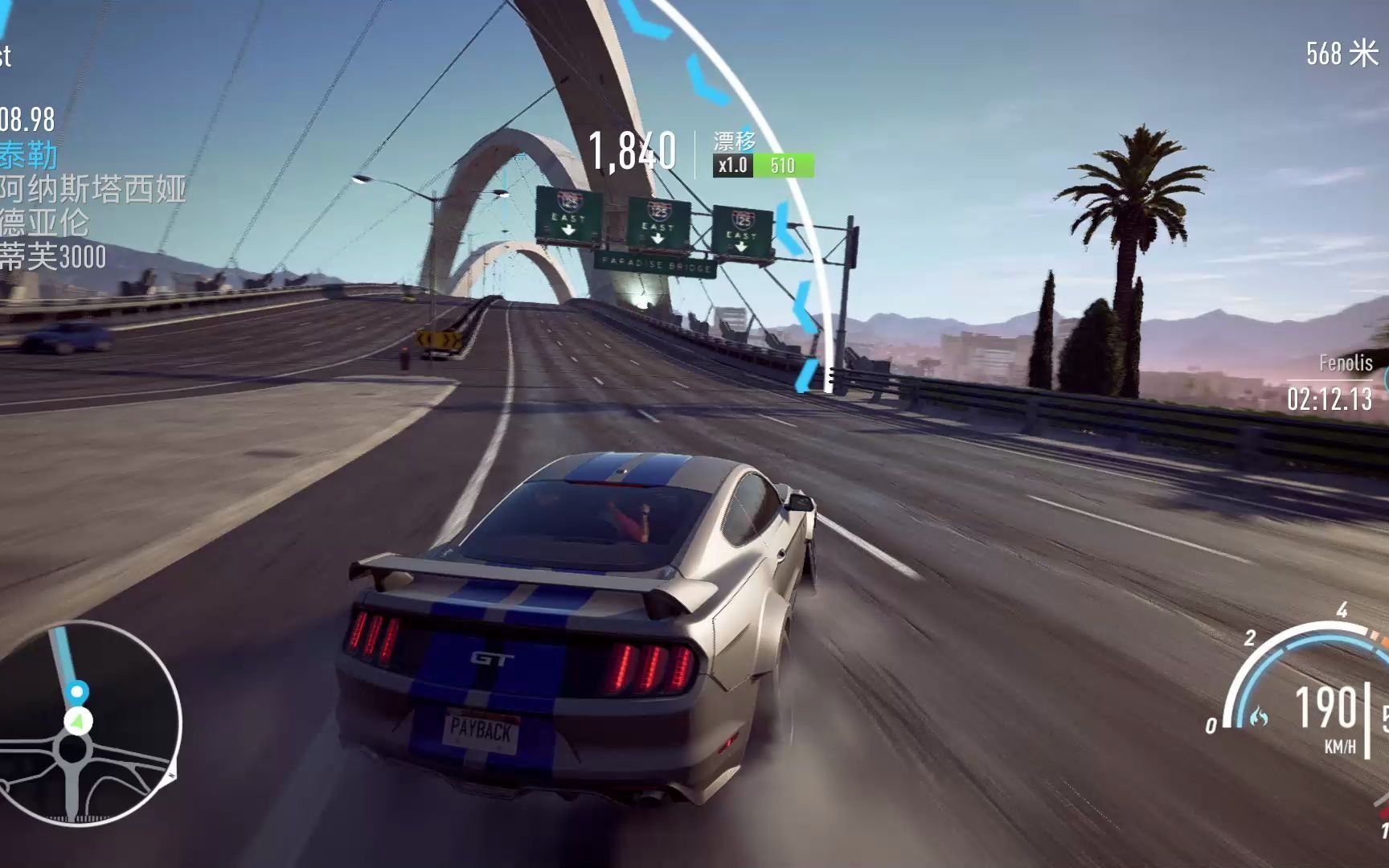Select racer 德亚伦 in the standings list
Image resolution: width=1389 pixels, height=868 pixels.
click(x=44, y=223)
